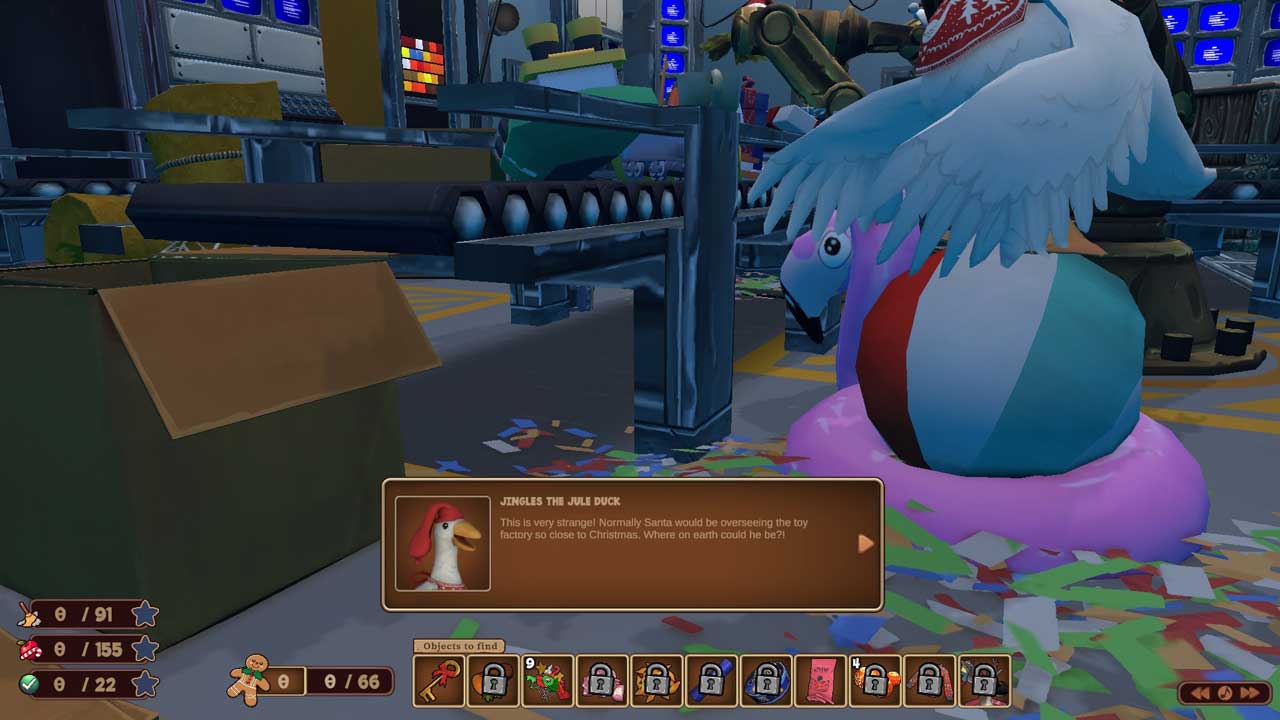
Task: Pick the green ornament item marked 9
Action: coord(548,682)
